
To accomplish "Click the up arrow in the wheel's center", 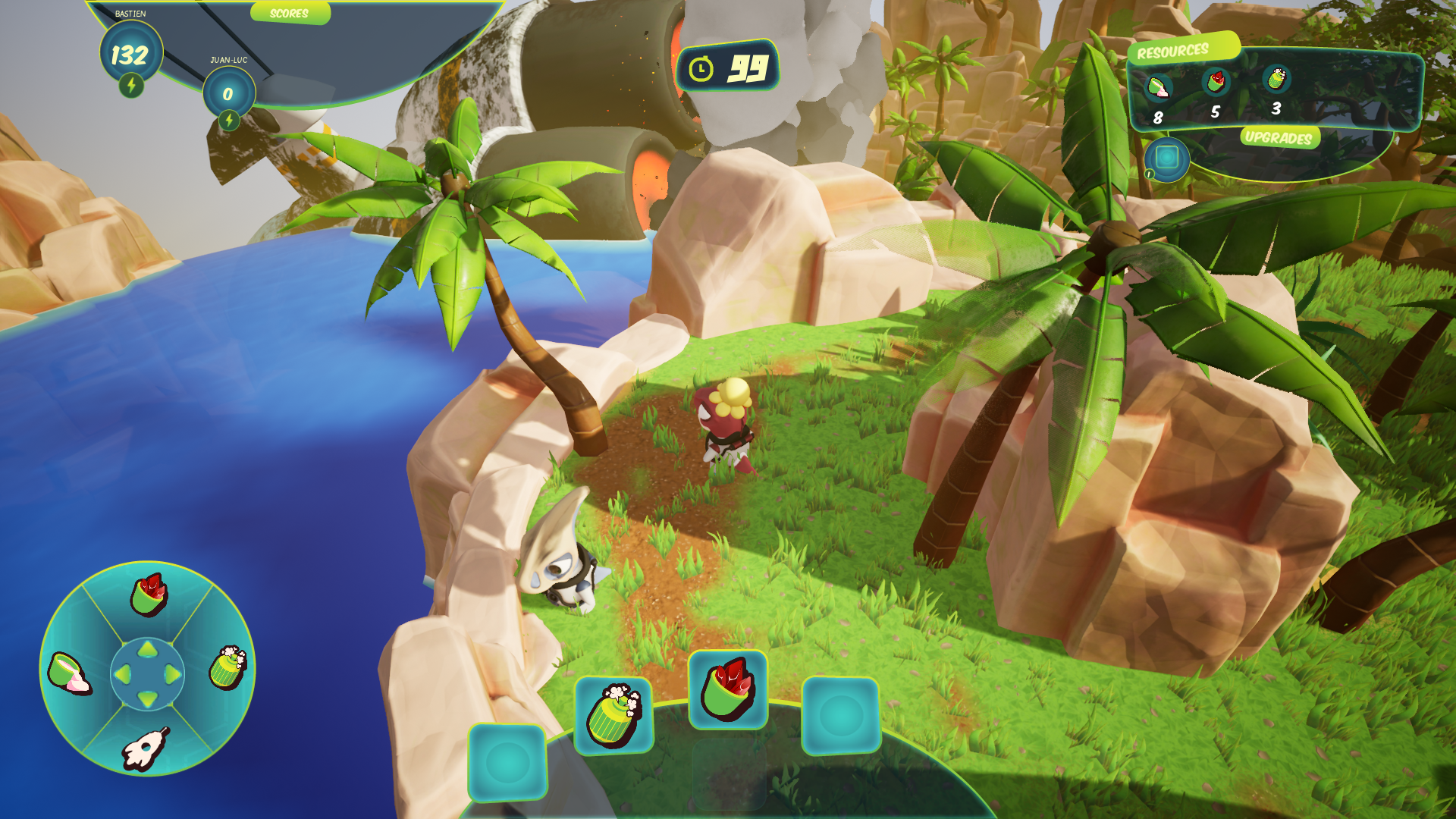I will point(148,649).
